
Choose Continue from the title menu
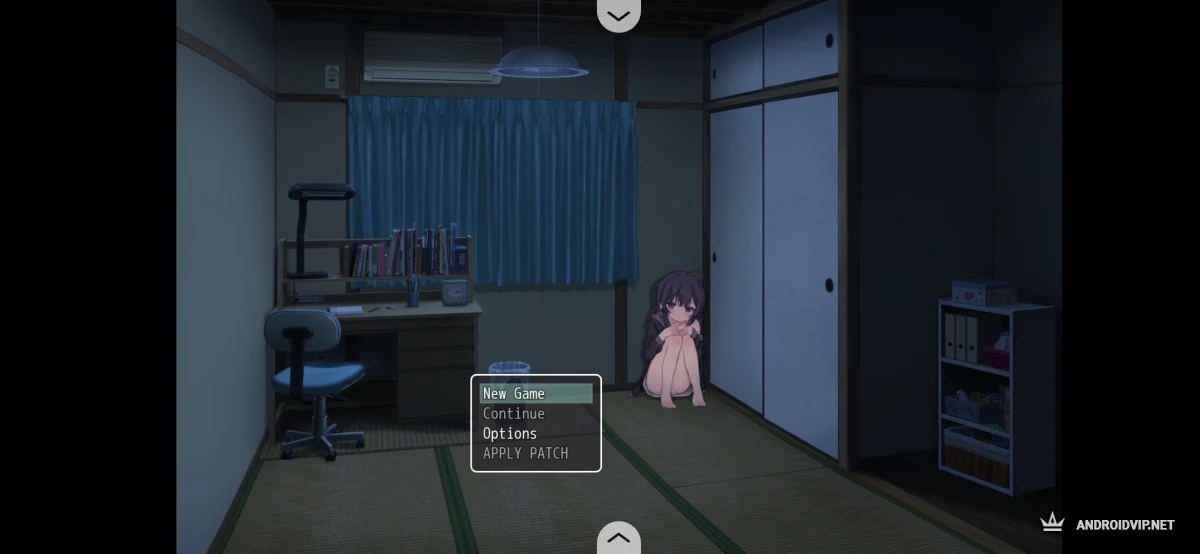pos(535,414)
